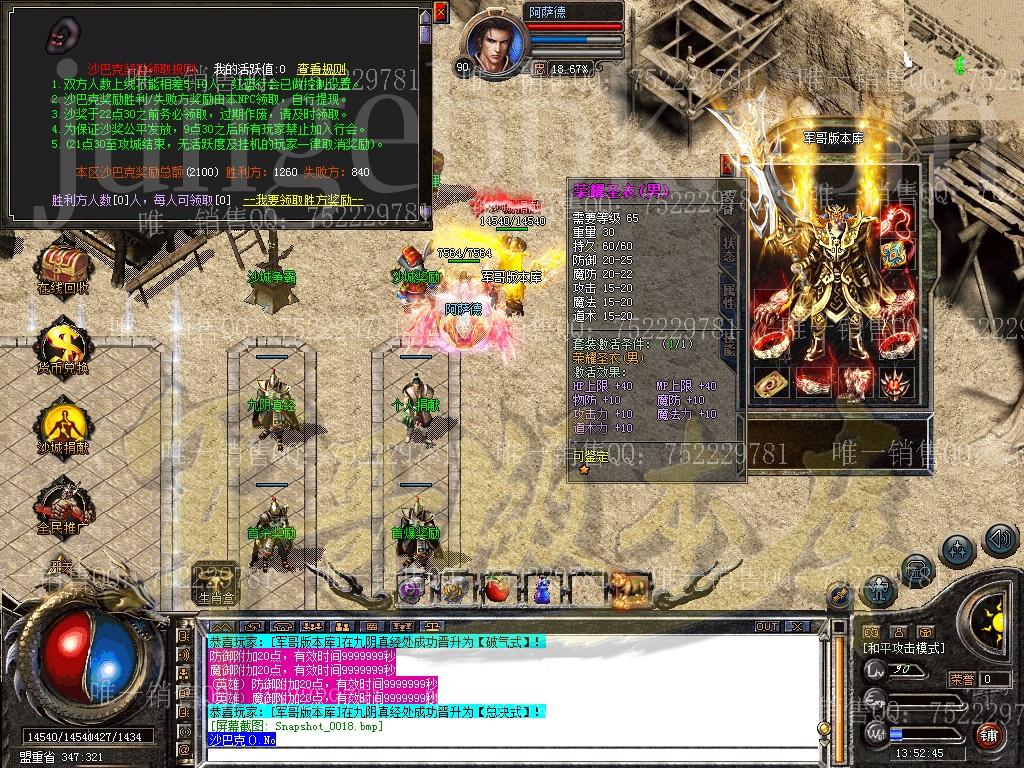
Task: Click the speaker sound toggle icon
Action: point(1000,541)
